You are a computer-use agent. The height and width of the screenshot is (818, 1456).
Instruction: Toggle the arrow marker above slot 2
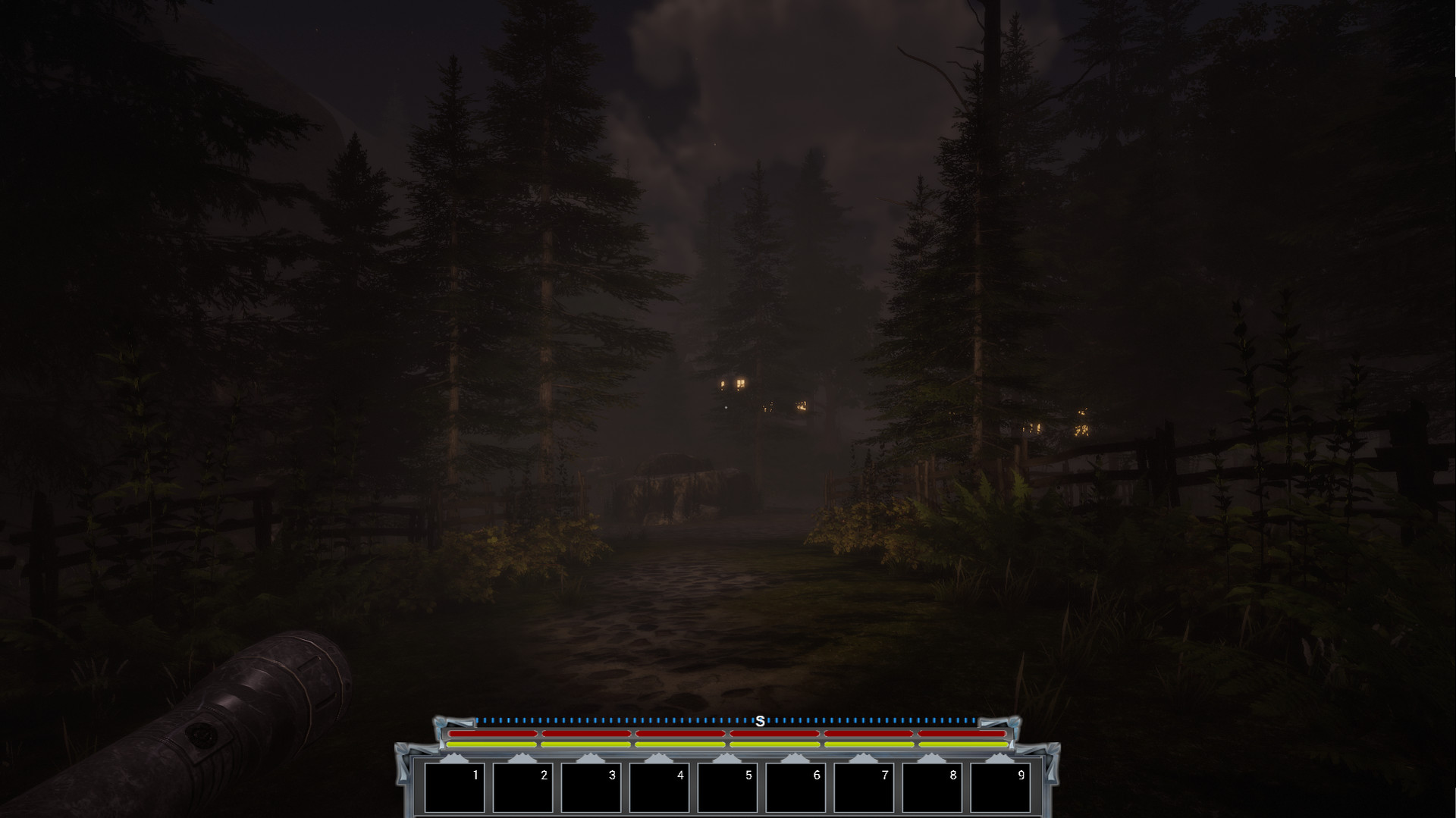[x=521, y=758]
